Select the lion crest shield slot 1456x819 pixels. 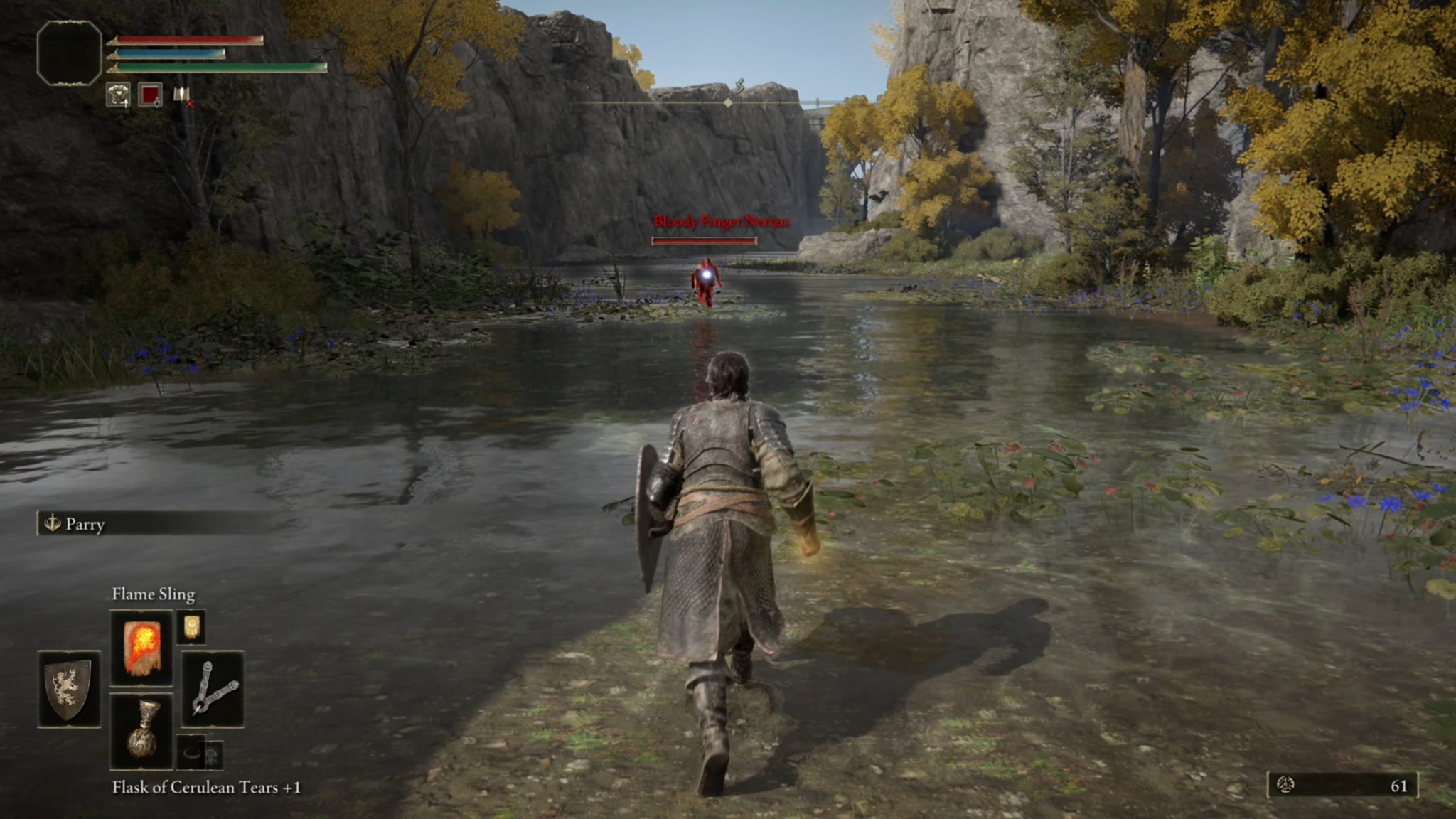69,688
